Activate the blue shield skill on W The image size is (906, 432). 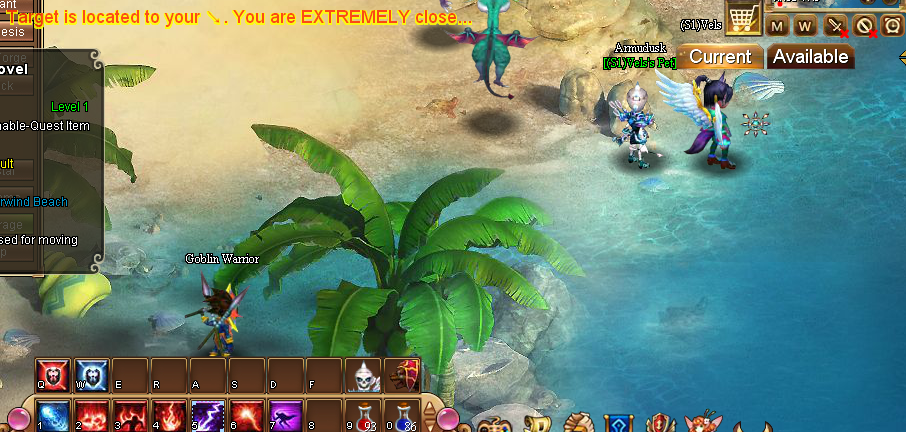[x=92, y=375]
